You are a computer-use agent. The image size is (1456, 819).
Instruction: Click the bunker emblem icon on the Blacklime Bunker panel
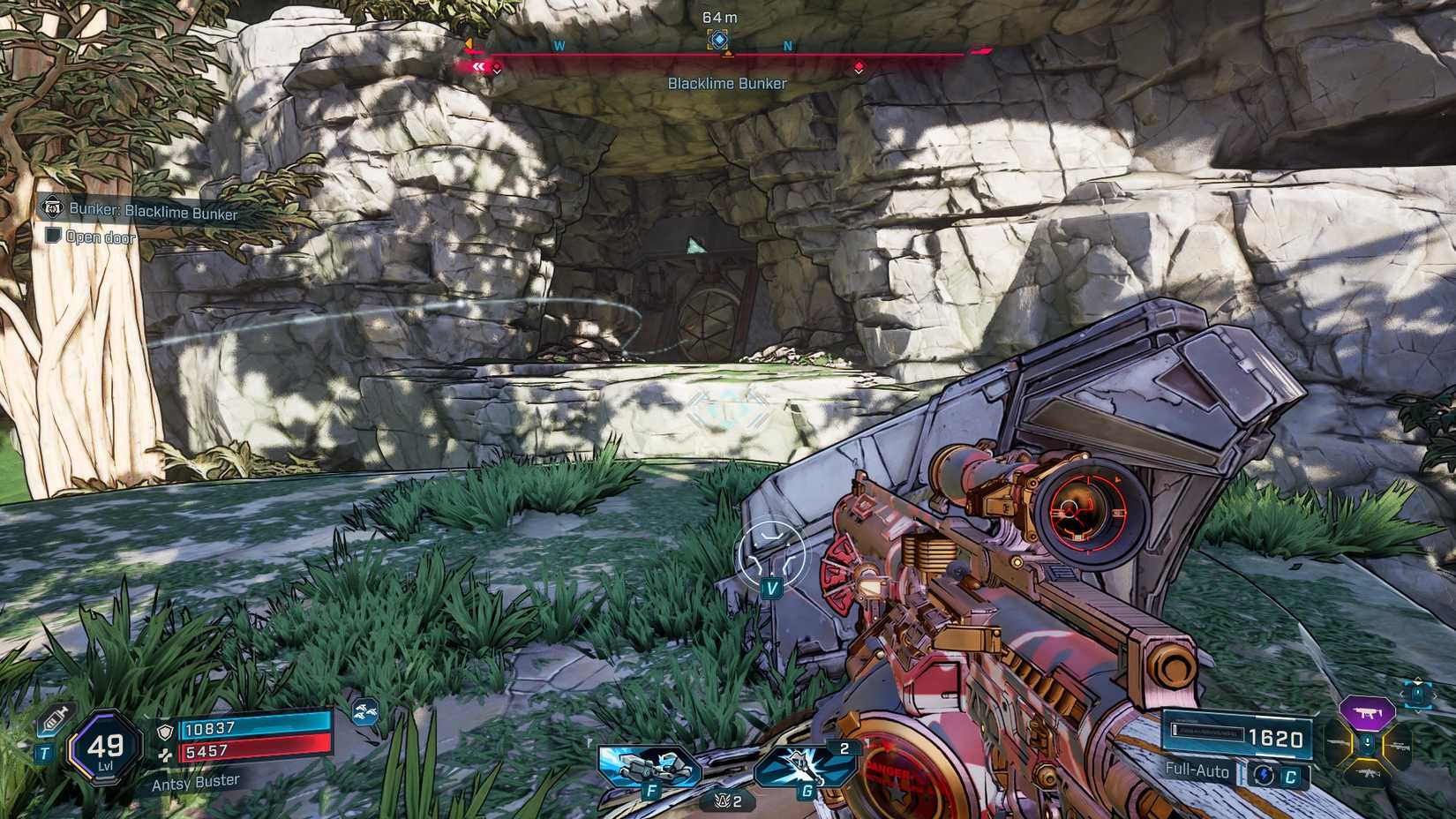[53, 207]
